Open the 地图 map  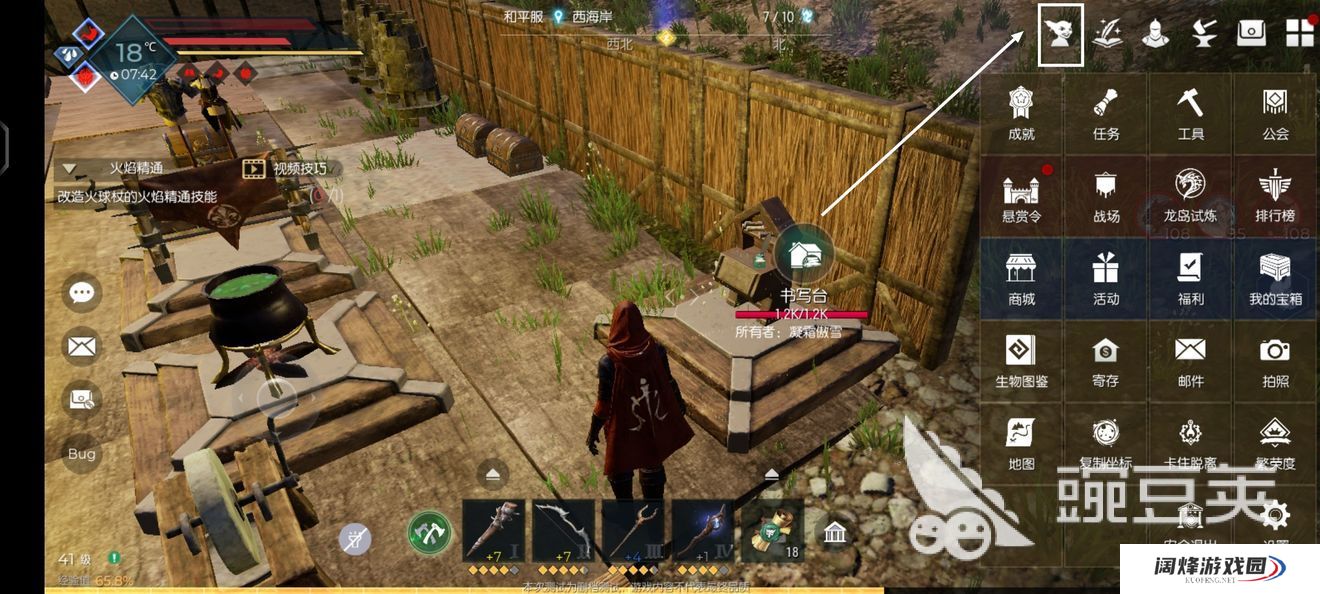(x=1021, y=444)
